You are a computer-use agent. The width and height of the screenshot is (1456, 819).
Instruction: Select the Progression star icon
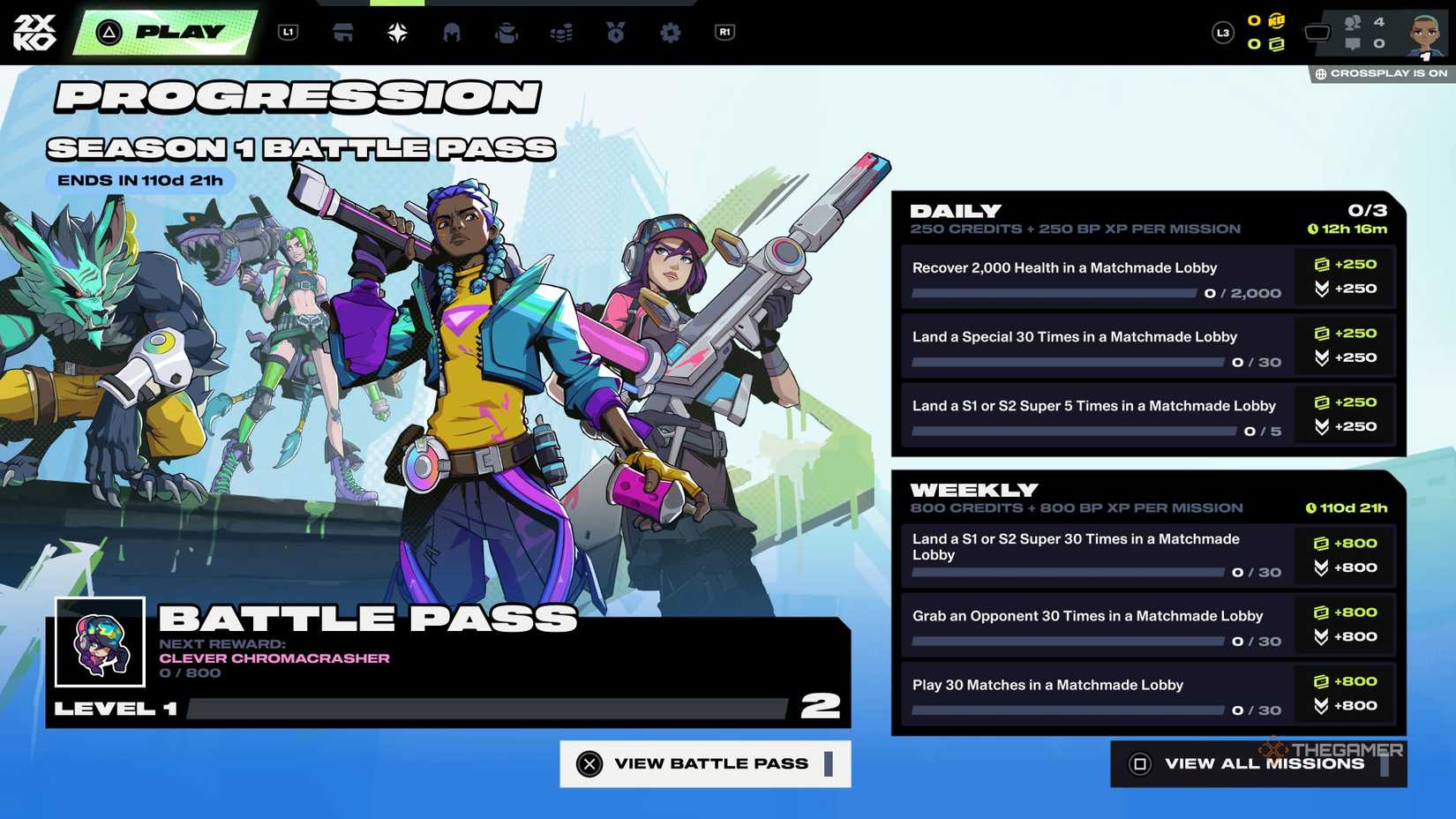coord(397,33)
